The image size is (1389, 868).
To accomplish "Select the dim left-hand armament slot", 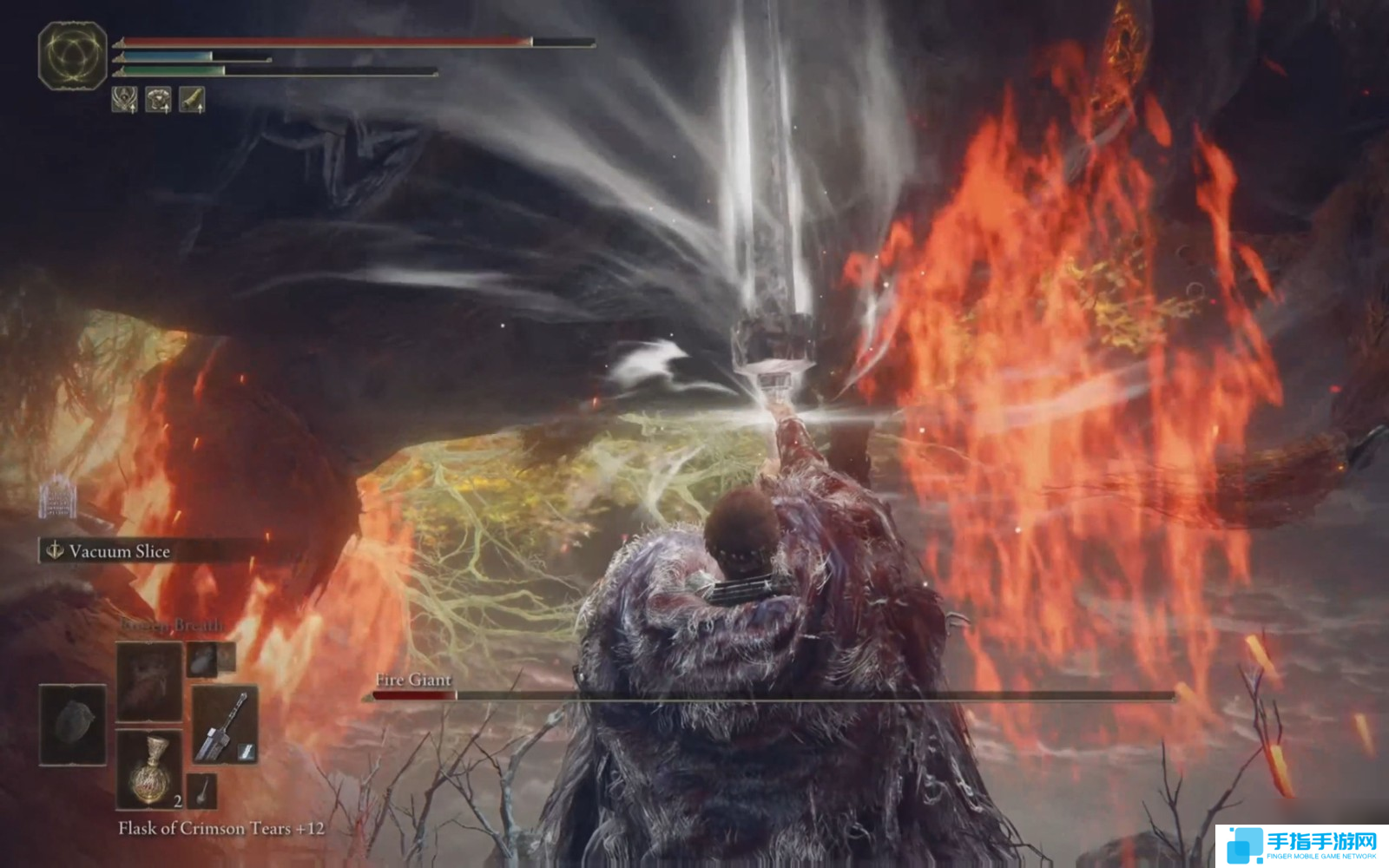I will coord(72,725).
